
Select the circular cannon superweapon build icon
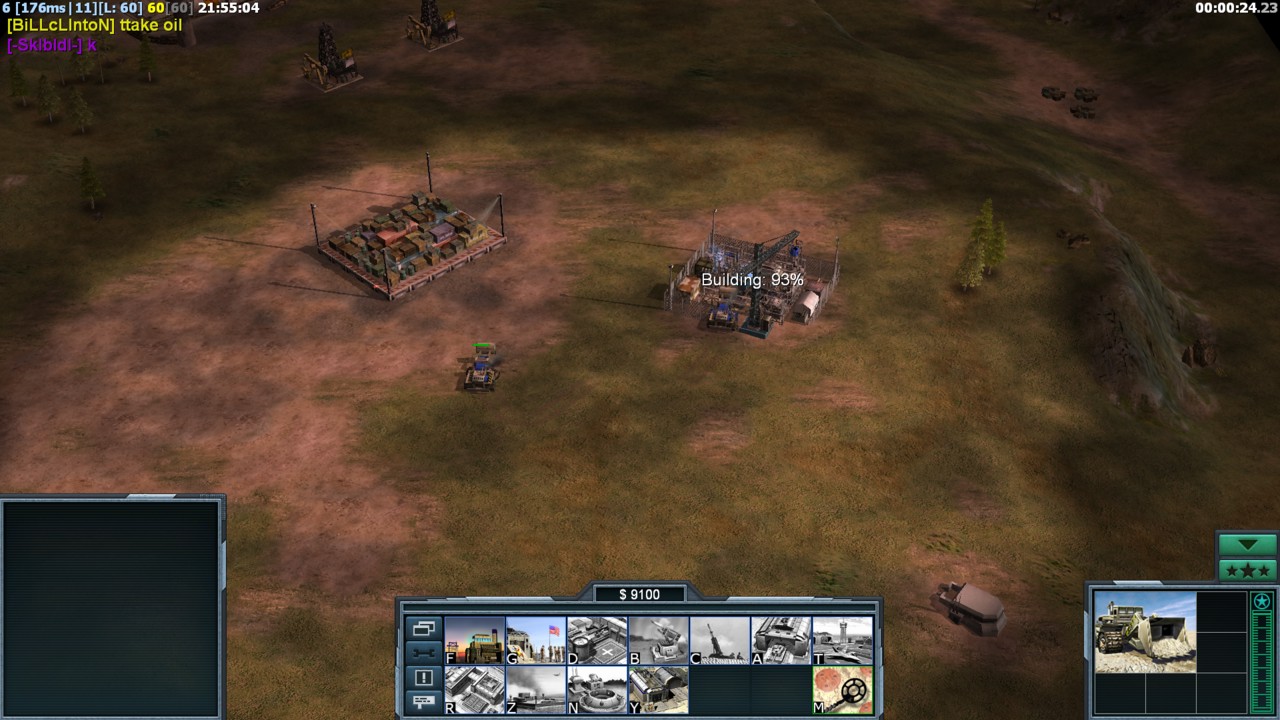point(597,690)
